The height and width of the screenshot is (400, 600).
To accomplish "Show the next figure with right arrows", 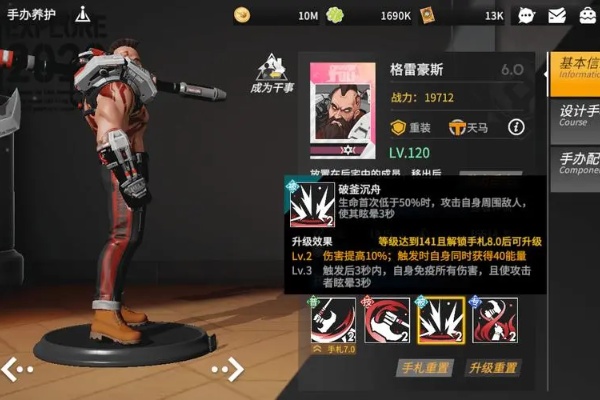I will tap(226, 368).
